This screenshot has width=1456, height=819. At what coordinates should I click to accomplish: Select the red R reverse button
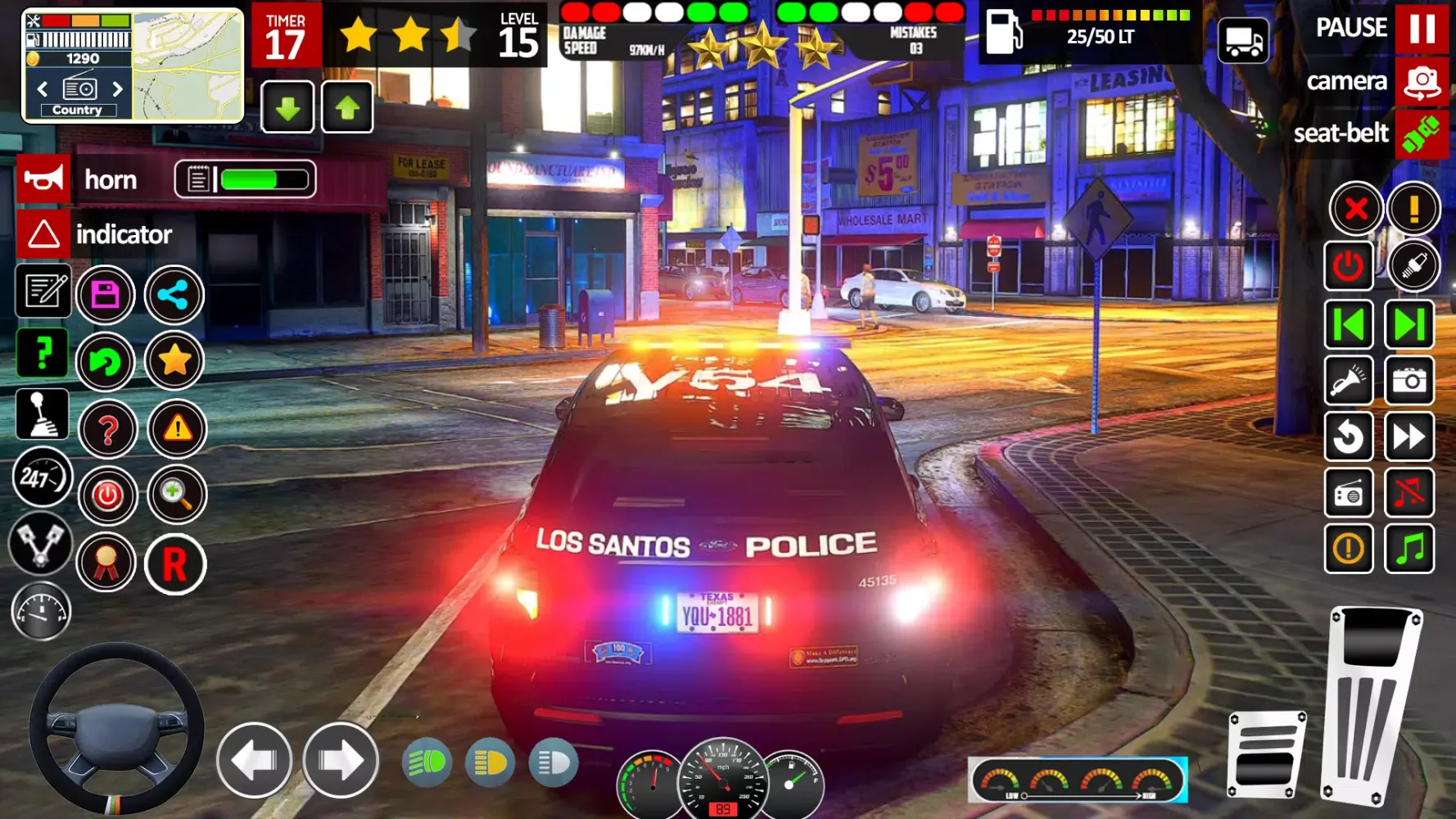click(x=174, y=564)
